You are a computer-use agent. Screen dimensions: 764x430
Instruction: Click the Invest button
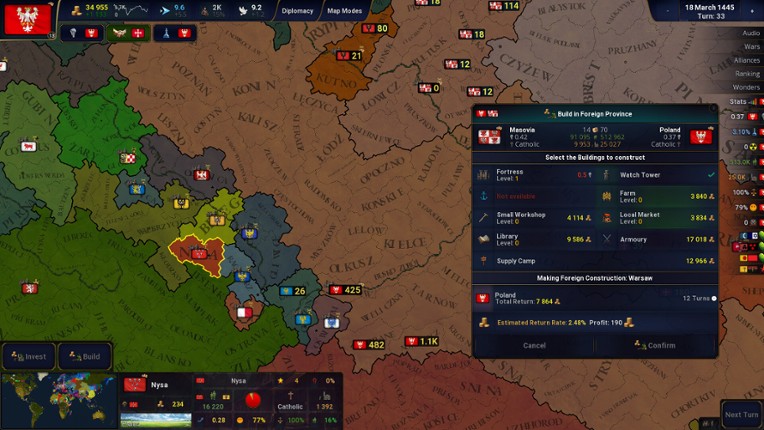[x=28, y=356]
